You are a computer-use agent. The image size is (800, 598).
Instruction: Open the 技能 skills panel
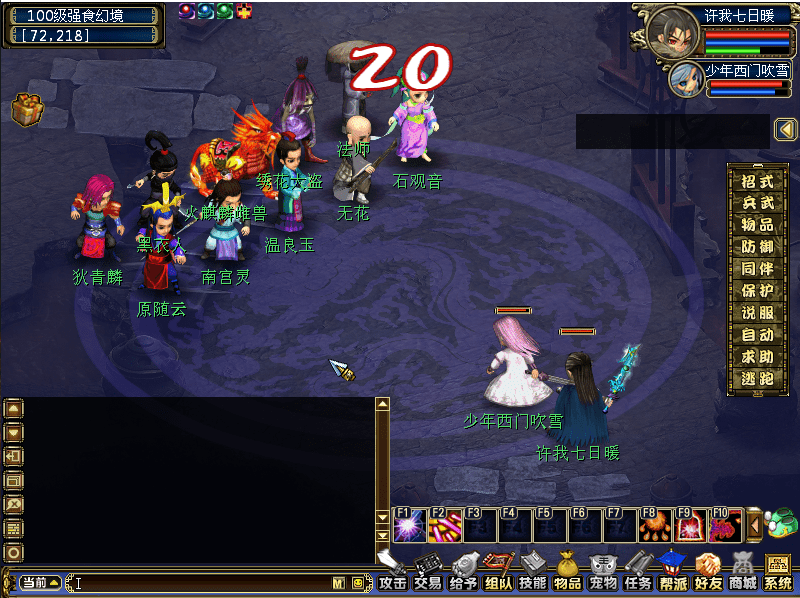pyautogui.click(x=532, y=571)
